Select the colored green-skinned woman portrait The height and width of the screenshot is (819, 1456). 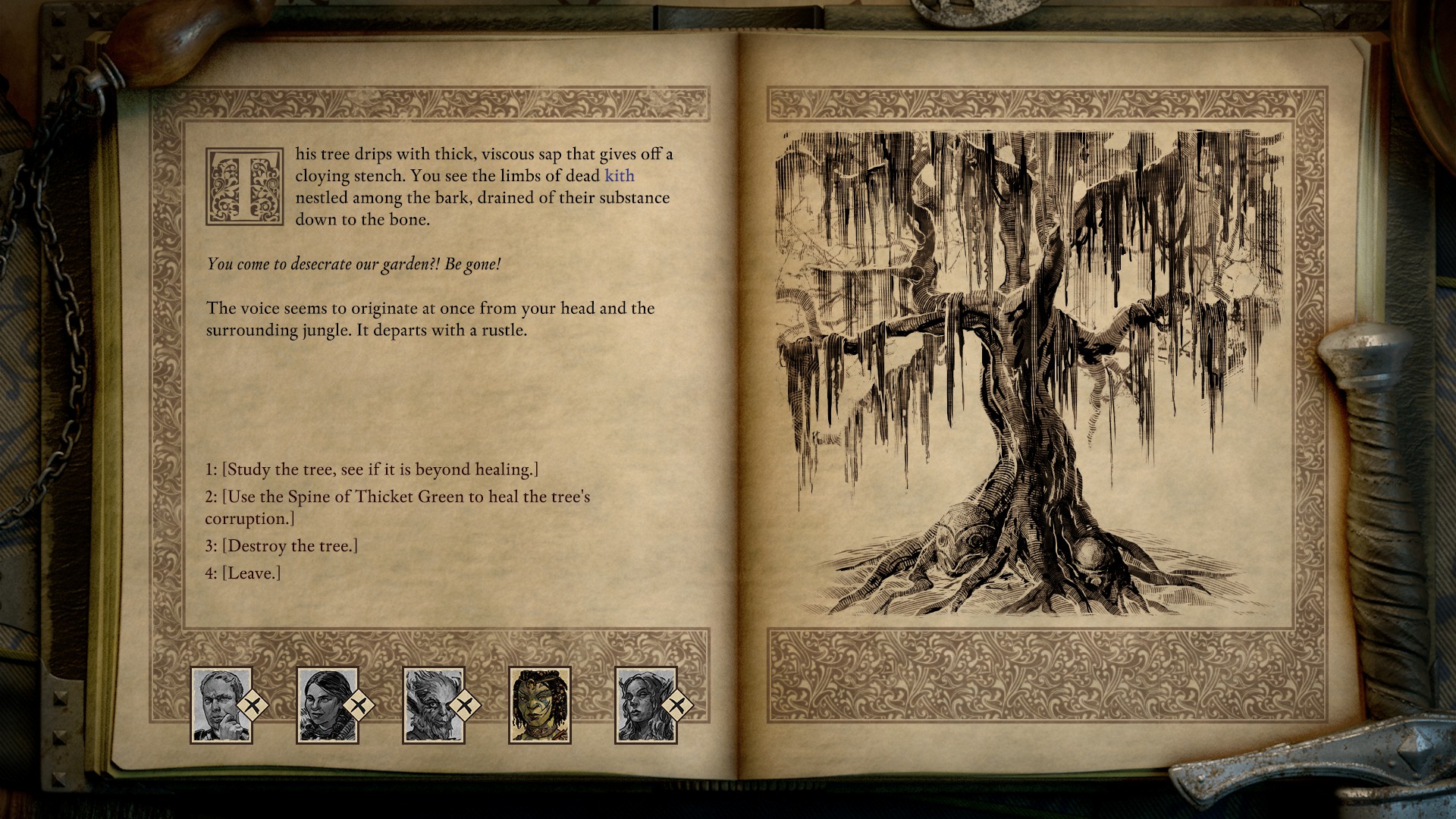point(539,704)
